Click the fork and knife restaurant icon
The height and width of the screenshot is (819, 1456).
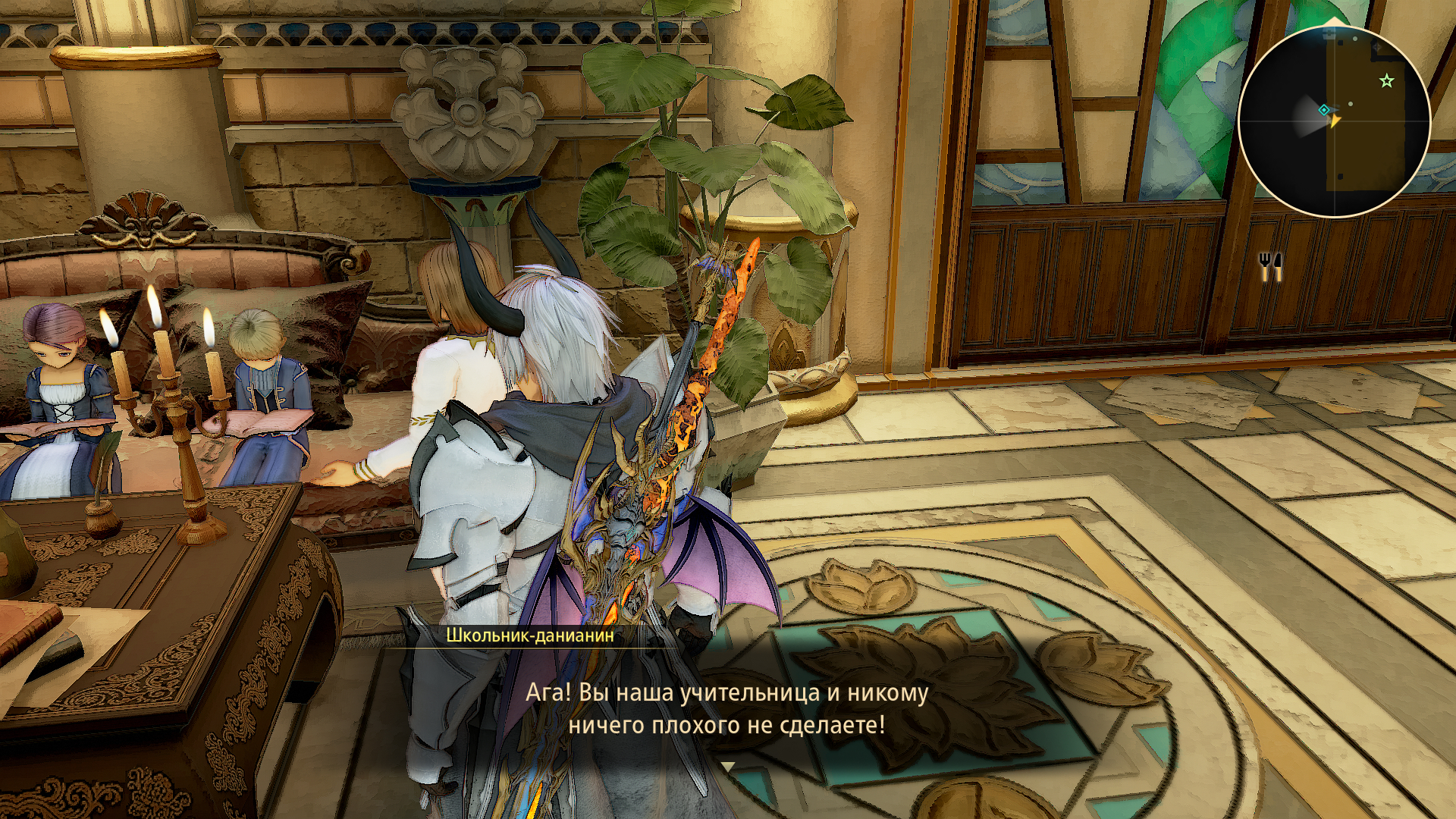[x=1270, y=265]
